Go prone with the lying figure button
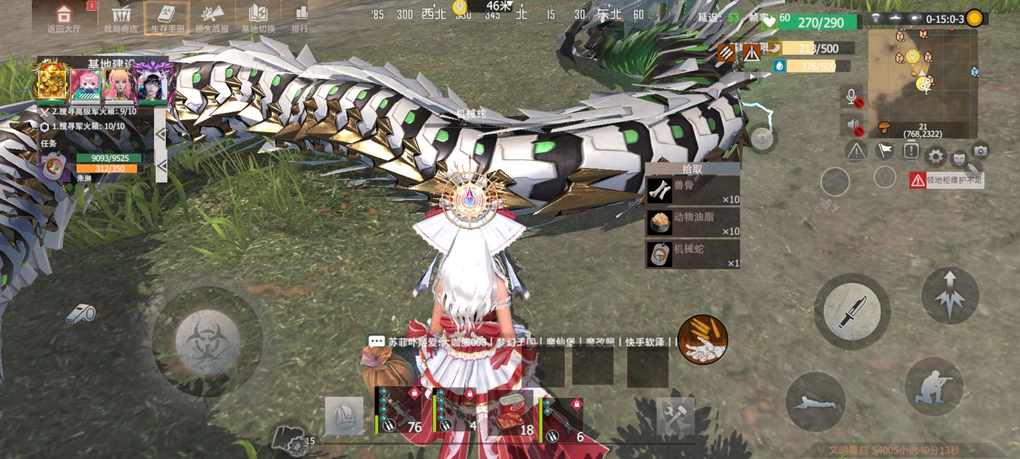 tap(815, 403)
